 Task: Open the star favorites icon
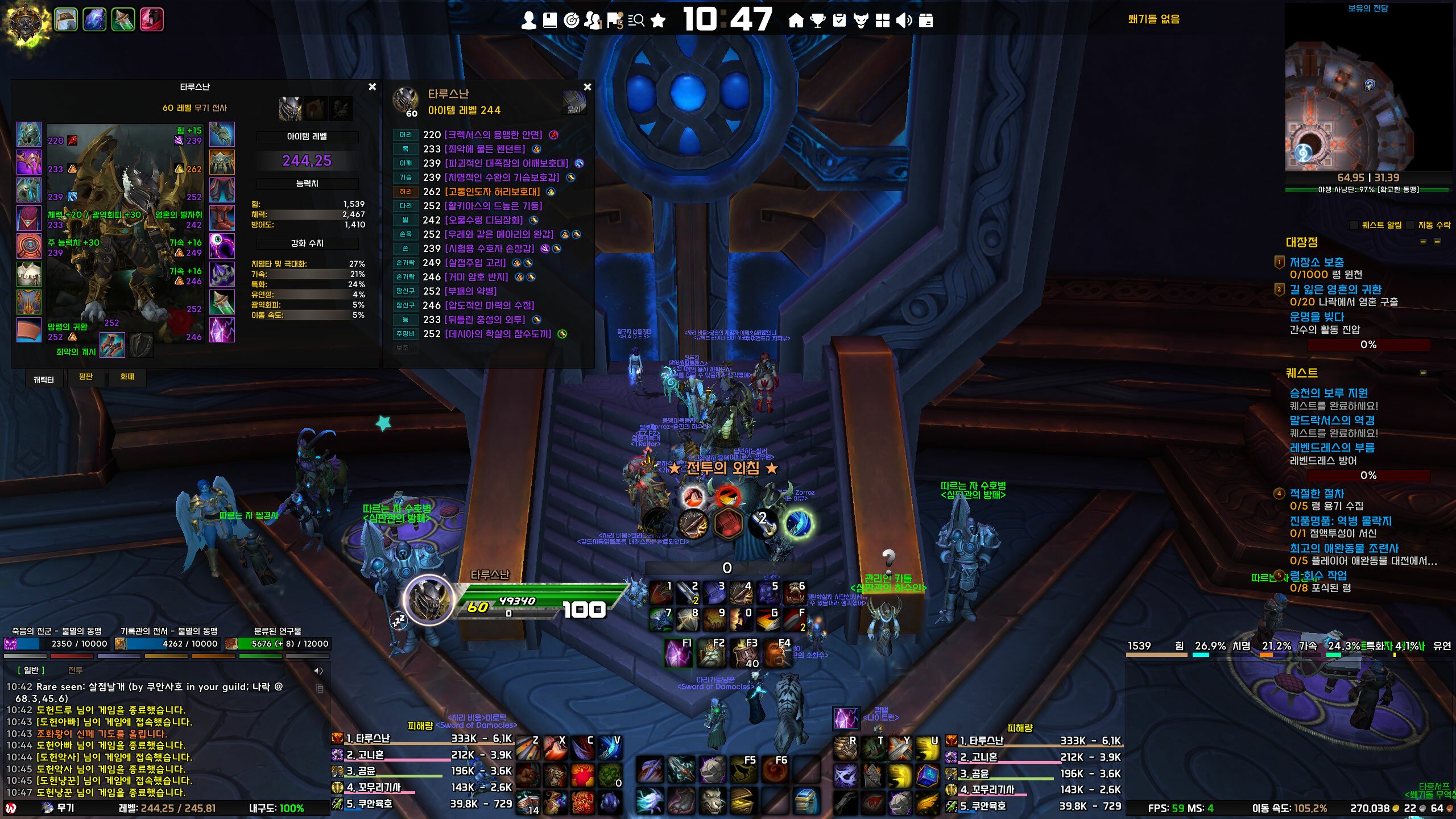658,21
